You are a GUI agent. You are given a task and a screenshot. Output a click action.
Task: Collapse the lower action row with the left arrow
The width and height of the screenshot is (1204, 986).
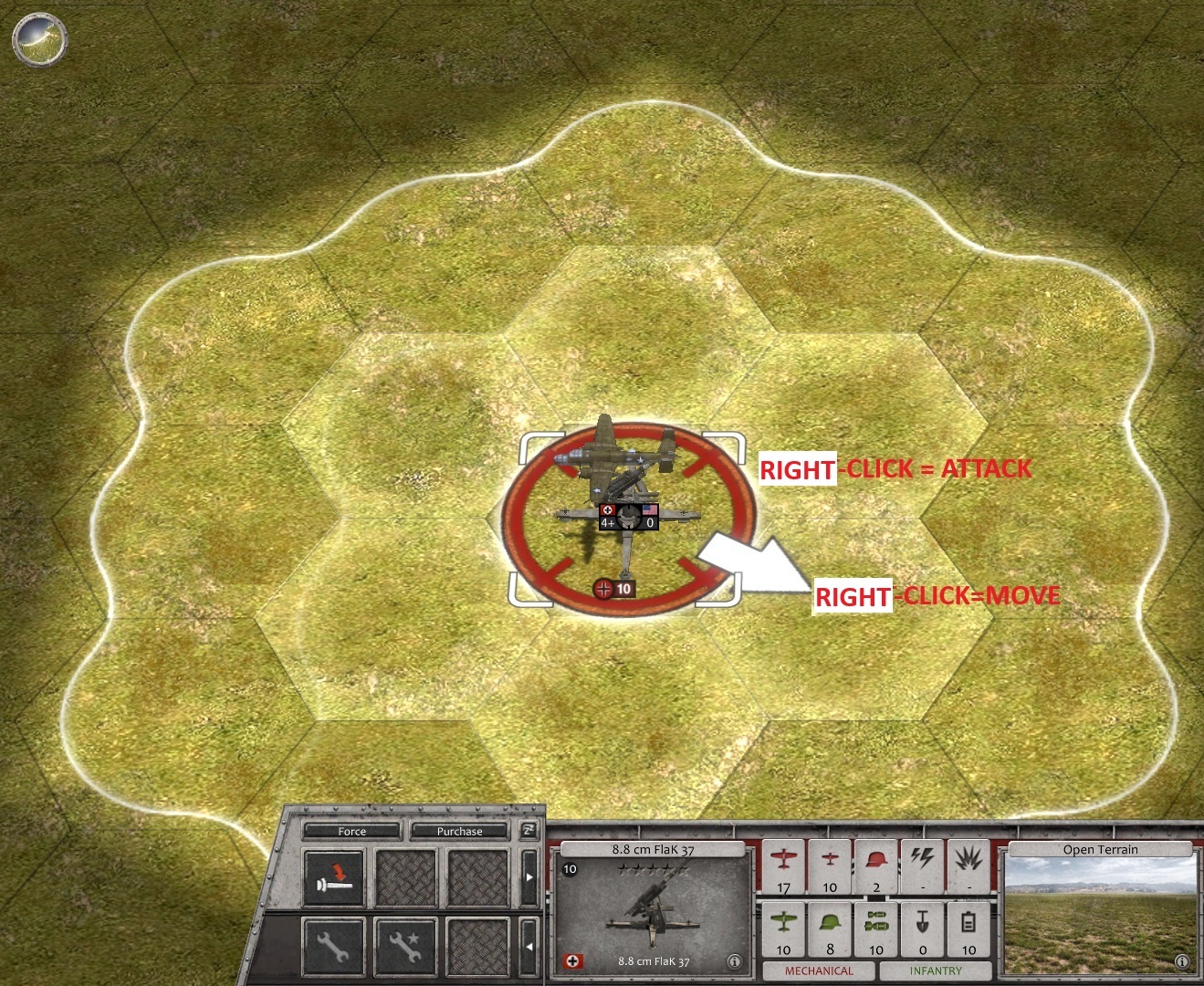click(x=529, y=945)
